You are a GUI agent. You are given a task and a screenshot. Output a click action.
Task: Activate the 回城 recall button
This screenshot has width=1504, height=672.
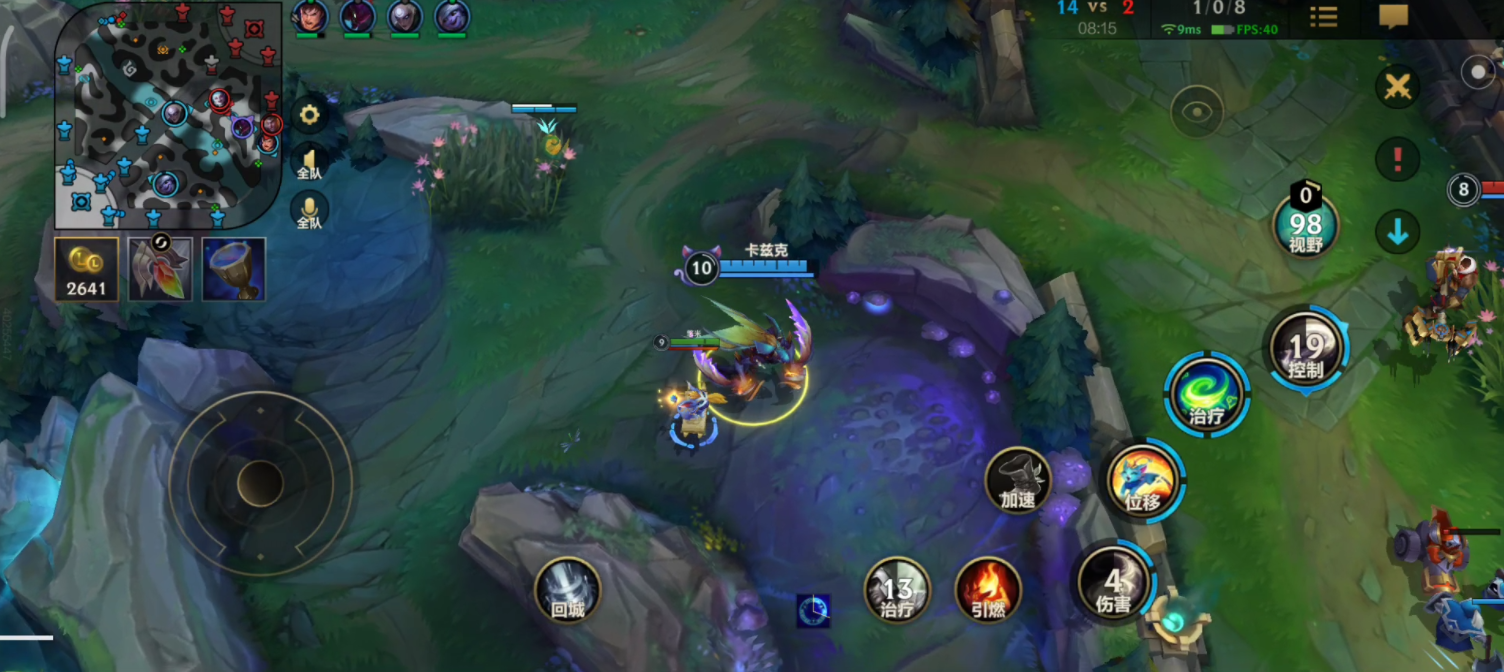coord(568,590)
